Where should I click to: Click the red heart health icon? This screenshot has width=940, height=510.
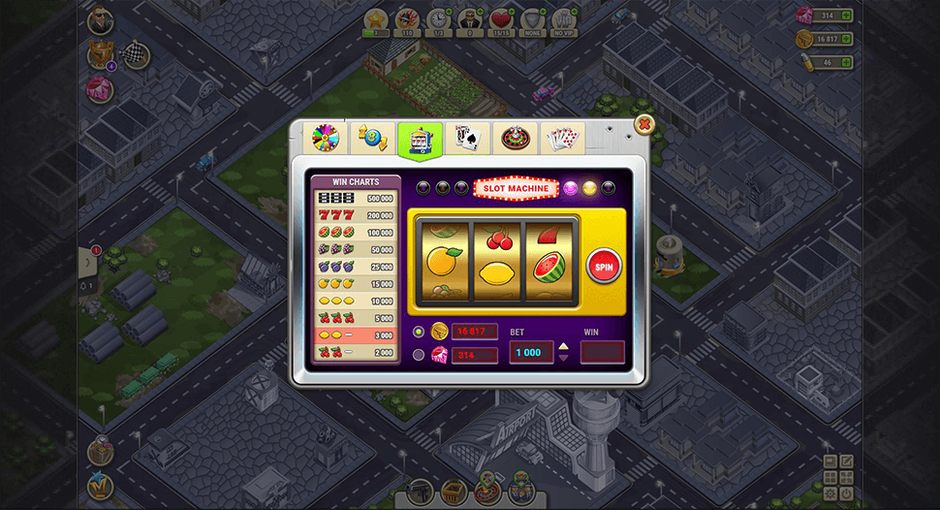click(501, 20)
